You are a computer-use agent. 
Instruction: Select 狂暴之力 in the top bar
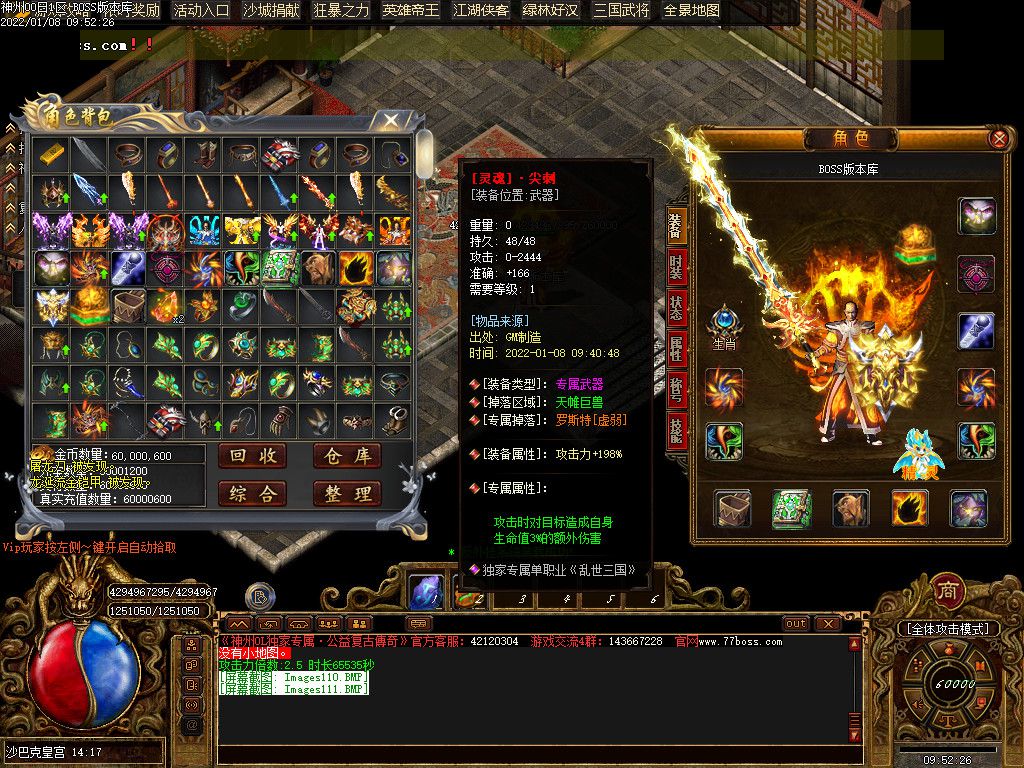point(341,11)
